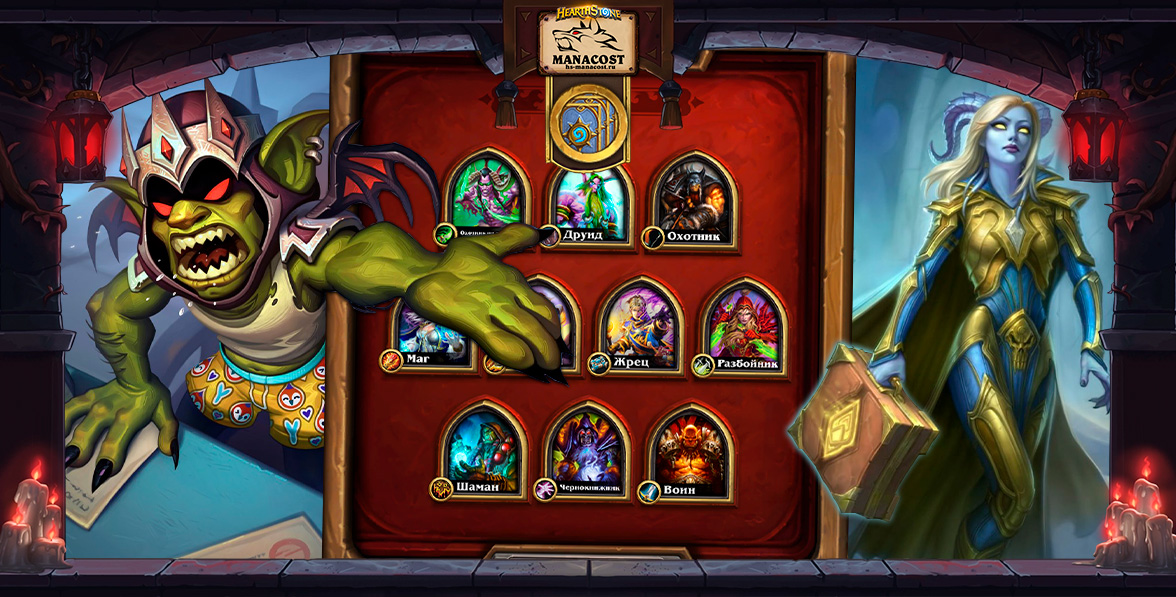Select the Demon Hunter class portrait
The image size is (1176, 597).
click(x=485, y=195)
